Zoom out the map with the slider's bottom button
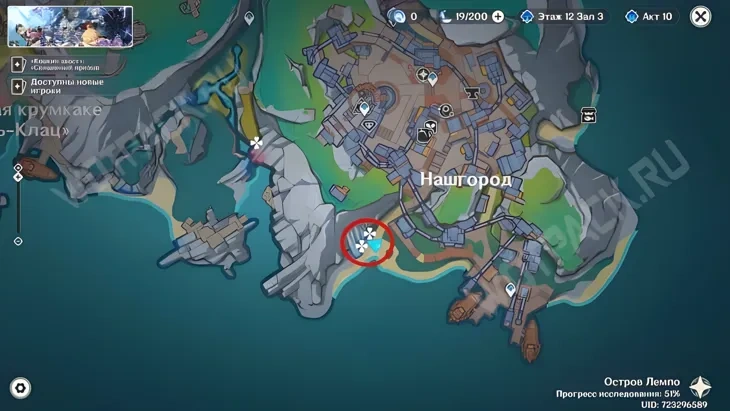The width and height of the screenshot is (730, 411). (x=18, y=241)
